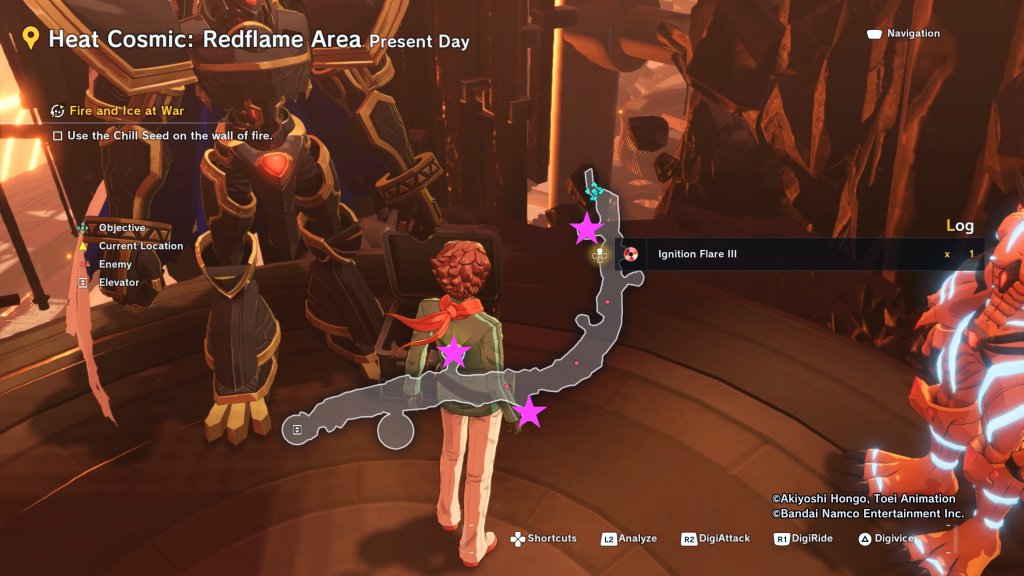This screenshot has width=1024, height=576.
Task: Select the Current Location legend entry
Action: (140, 246)
